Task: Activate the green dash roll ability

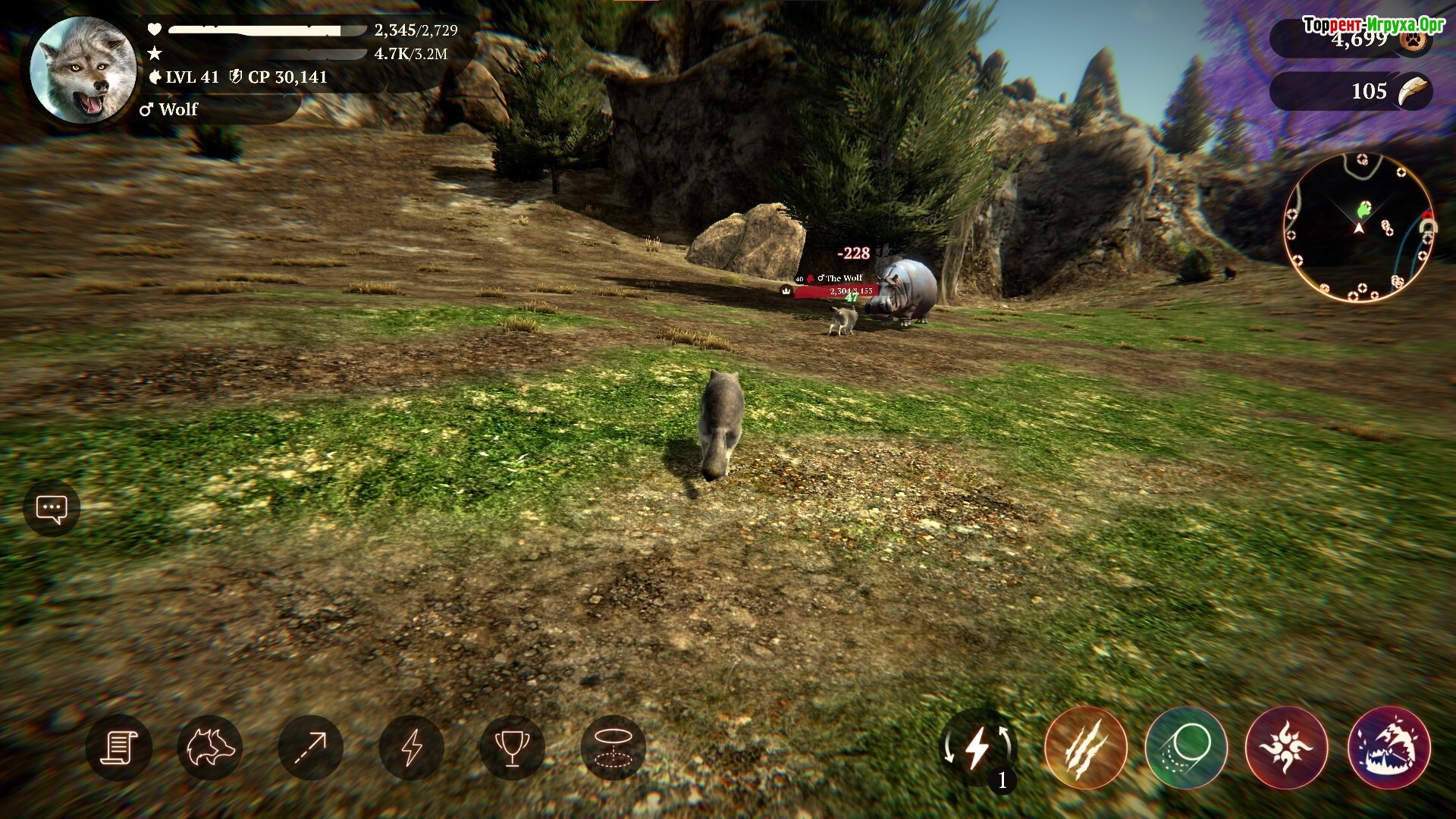Action: (1186, 748)
